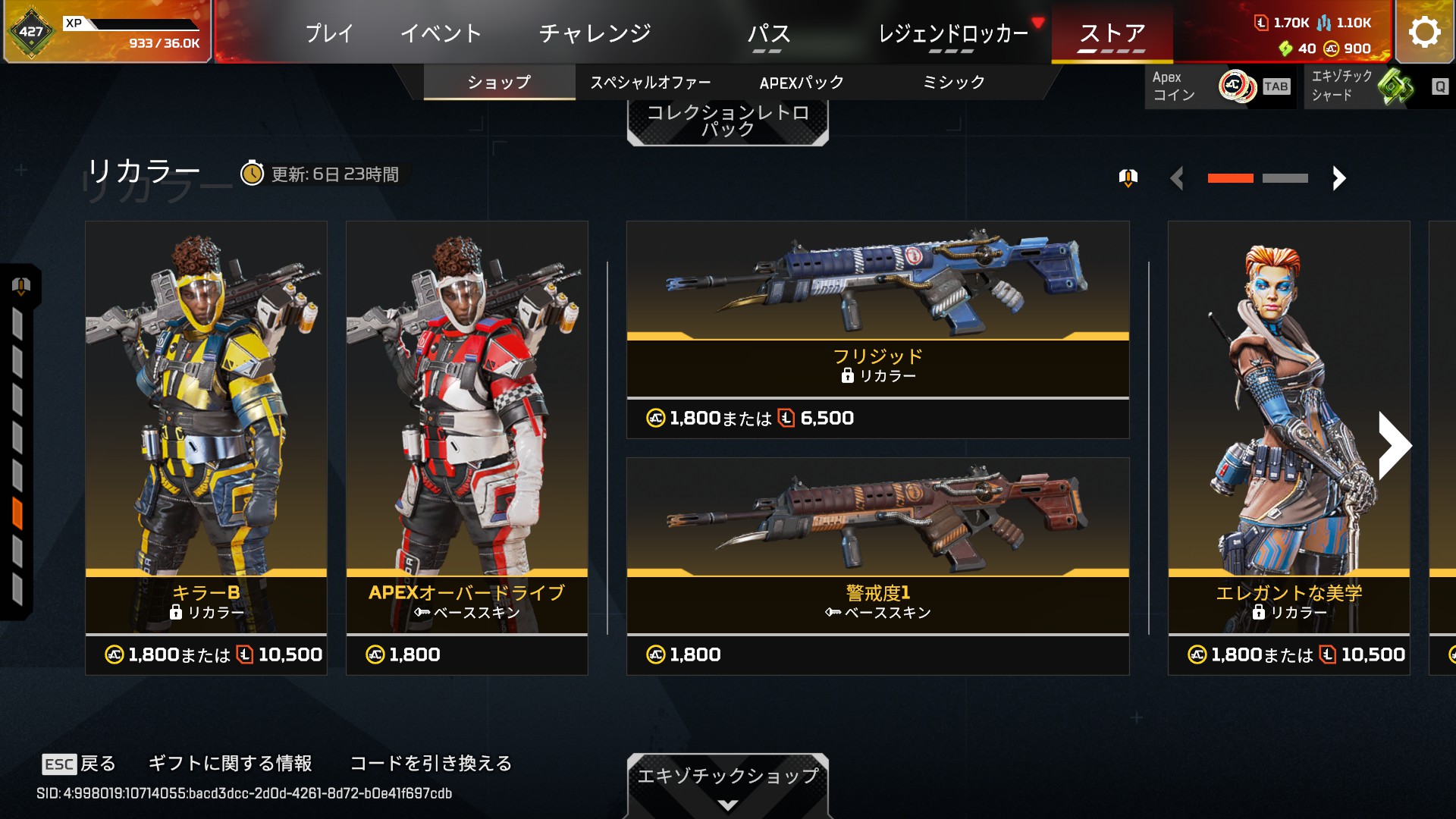Go down to エキゾチックショップ section
The image size is (1456, 819).
(727, 783)
